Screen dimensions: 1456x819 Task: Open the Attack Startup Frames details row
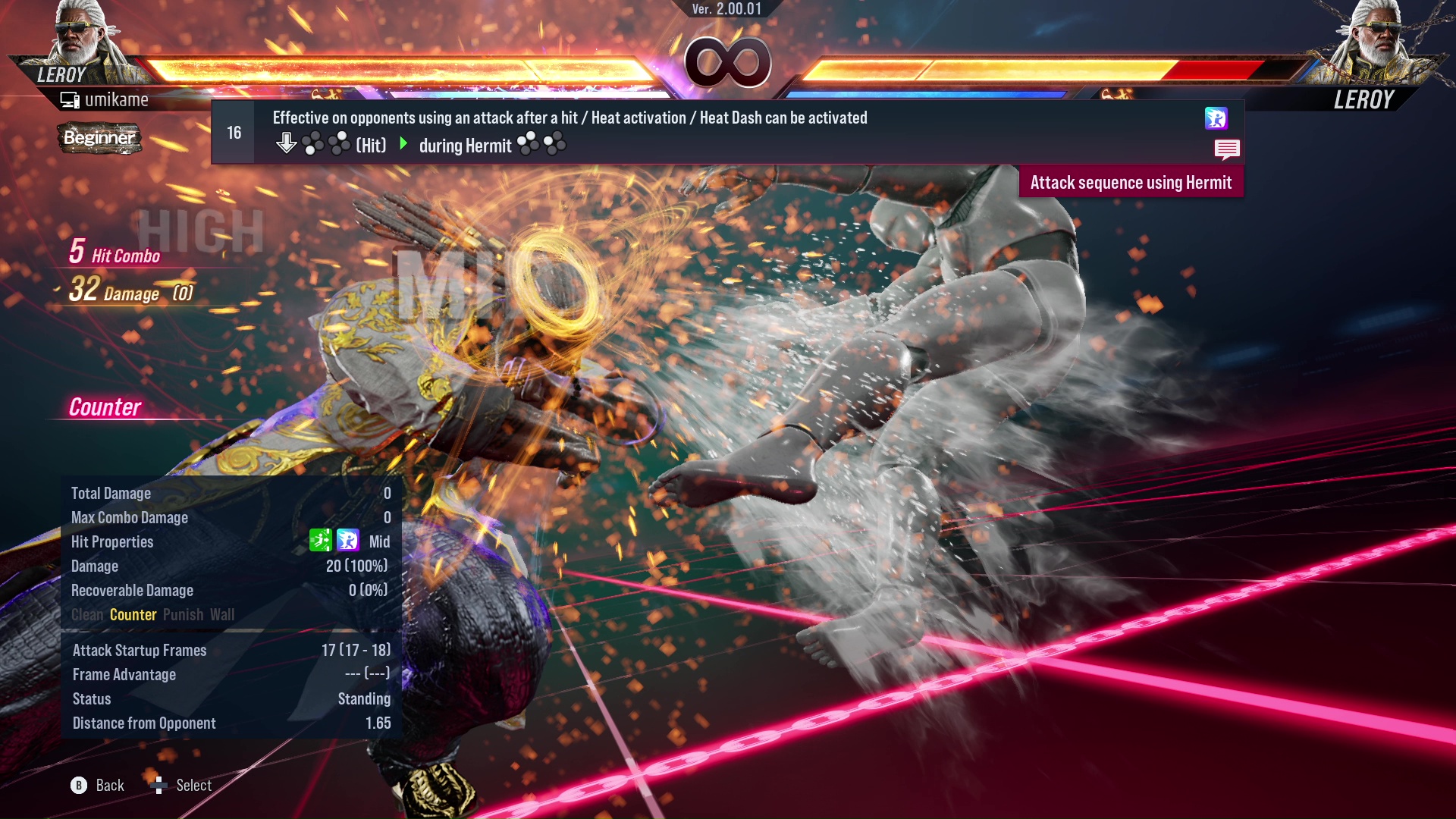pos(139,650)
